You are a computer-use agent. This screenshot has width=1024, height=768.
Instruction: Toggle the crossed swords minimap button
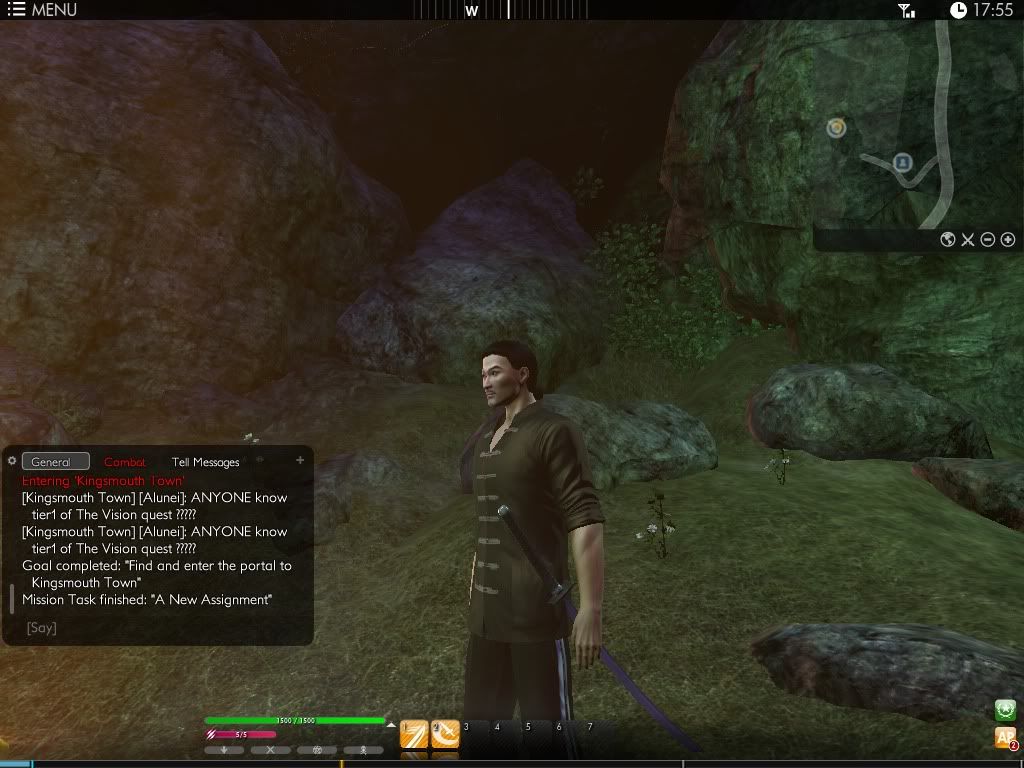click(968, 240)
